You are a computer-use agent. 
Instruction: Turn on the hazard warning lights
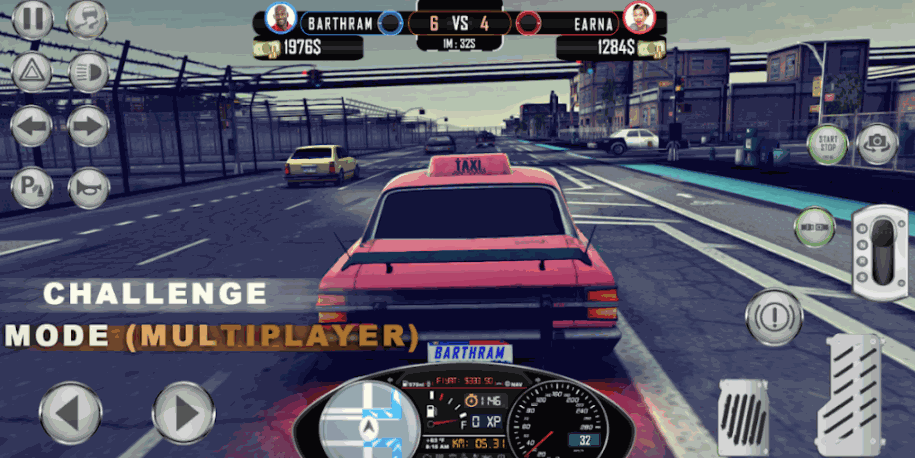click(x=32, y=72)
